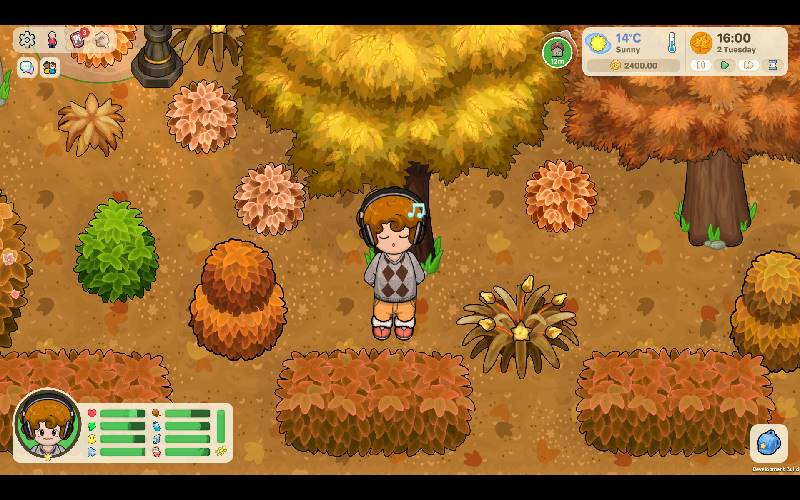Click the player portrait with headphones

(46, 425)
